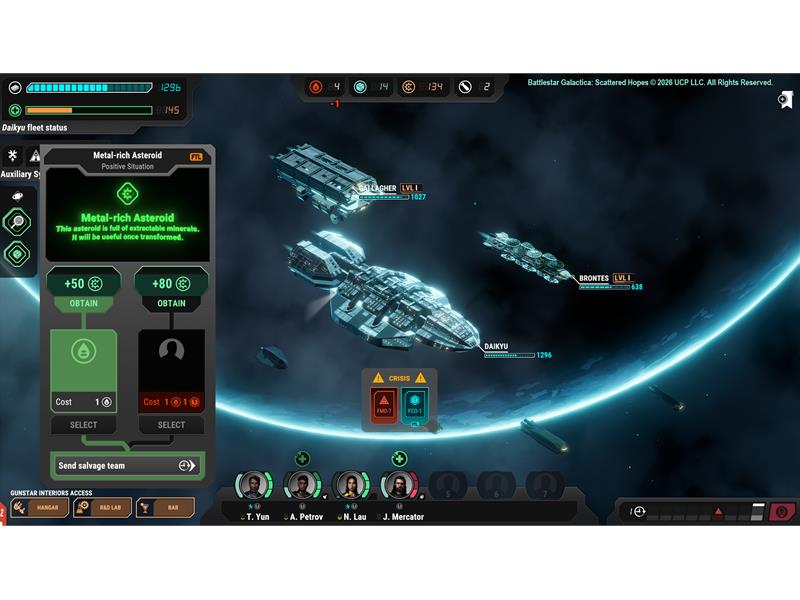The width and height of the screenshot is (800, 600).
Task: Pick officer N. Lau
Action: (x=350, y=485)
